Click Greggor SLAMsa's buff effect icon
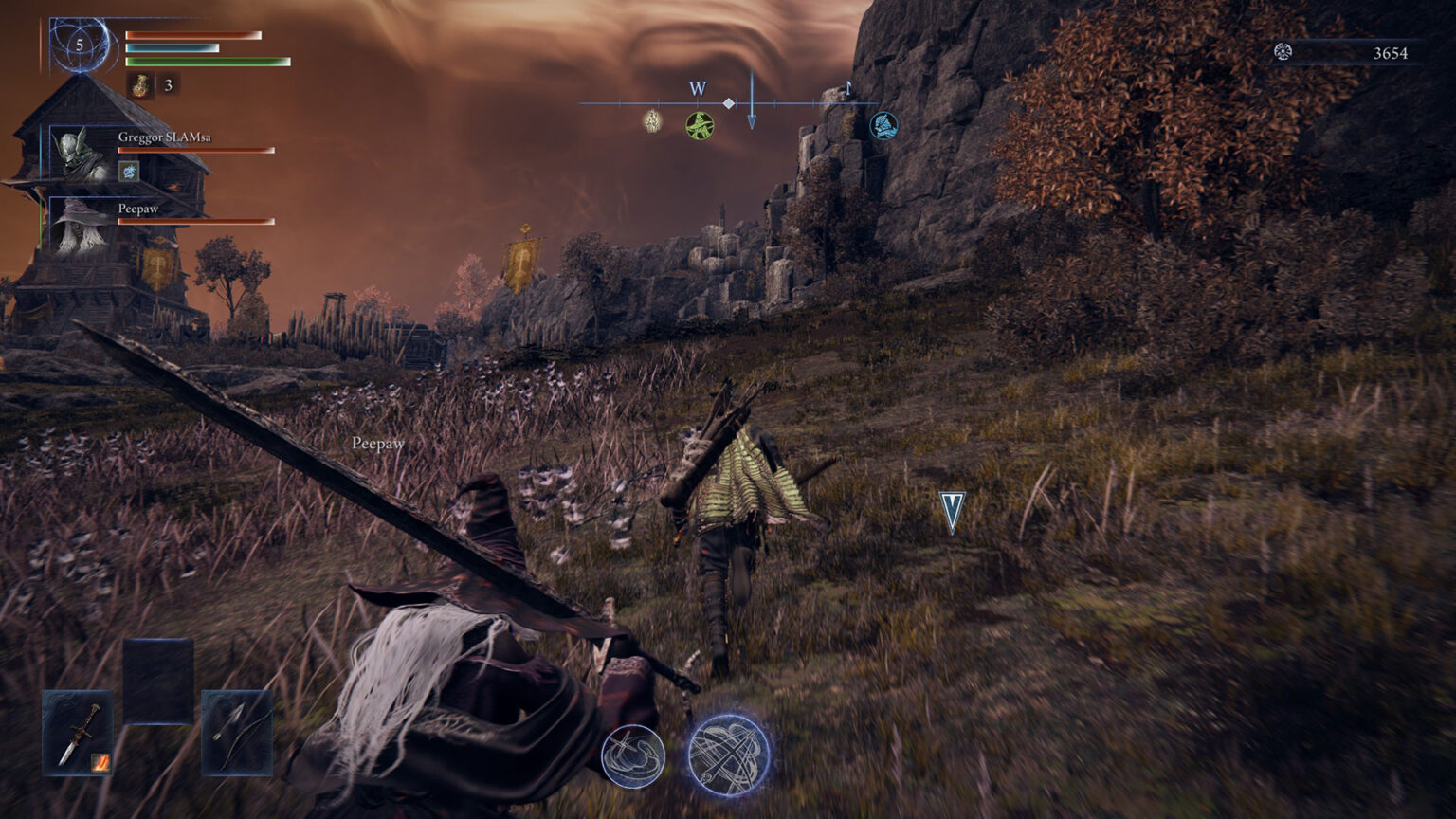This screenshot has width=1456, height=819. tap(129, 169)
